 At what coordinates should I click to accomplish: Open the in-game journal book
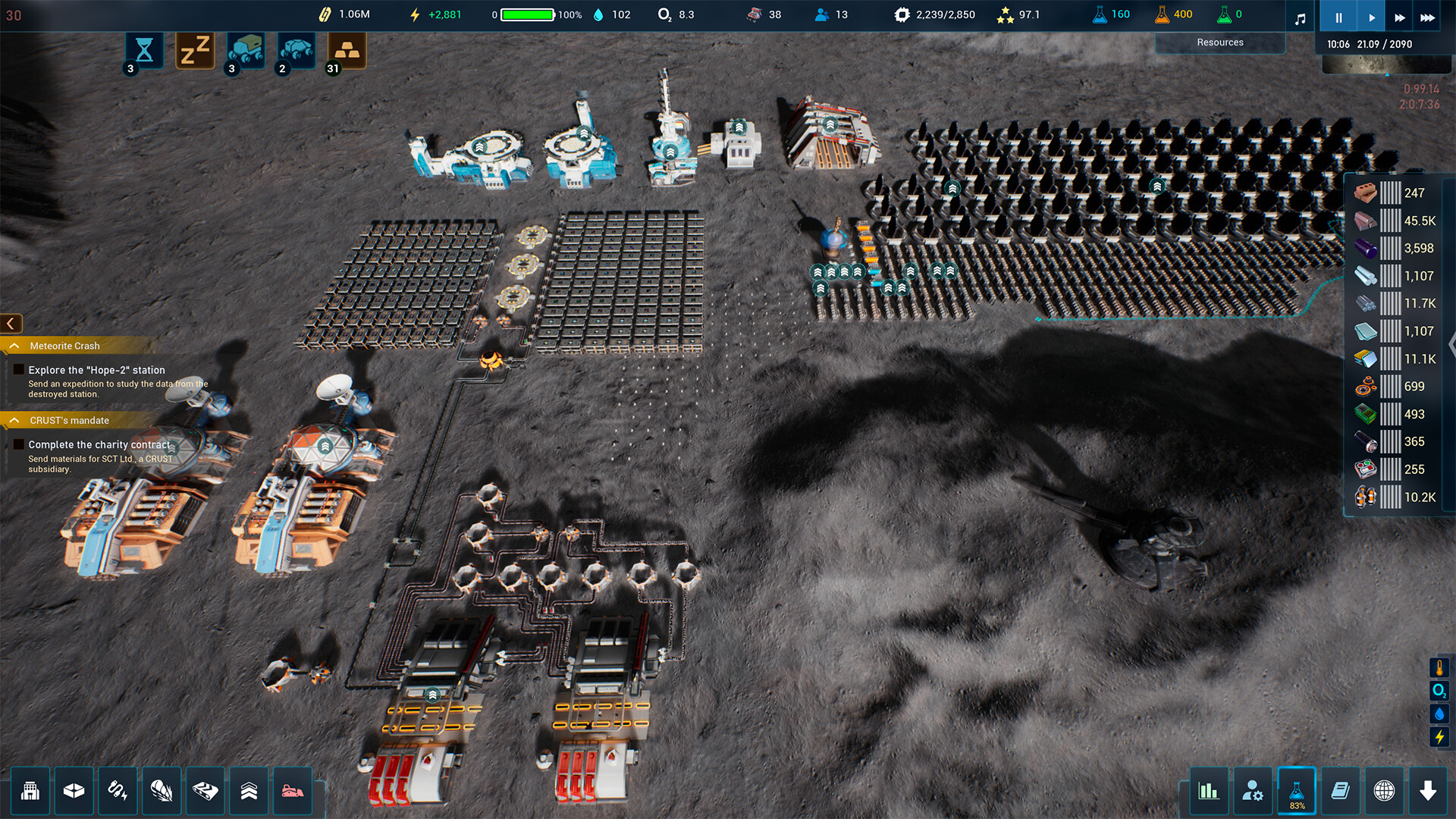pos(1341,792)
